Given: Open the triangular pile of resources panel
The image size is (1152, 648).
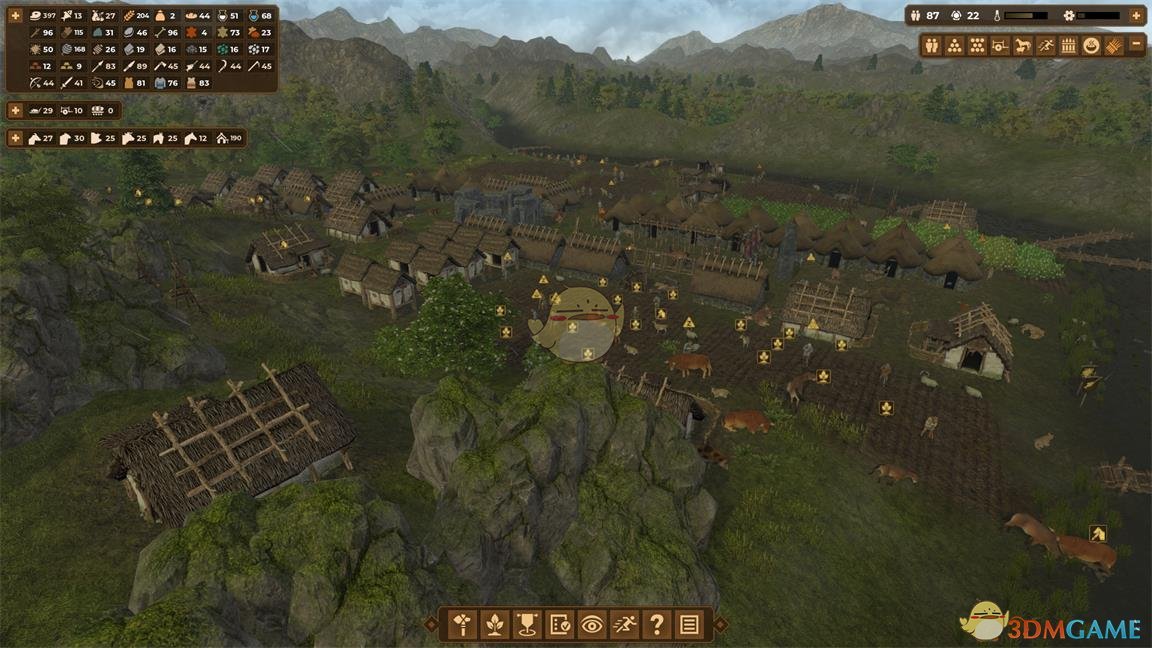Looking at the screenshot, I should pyautogui.click(x=955, y=45).
